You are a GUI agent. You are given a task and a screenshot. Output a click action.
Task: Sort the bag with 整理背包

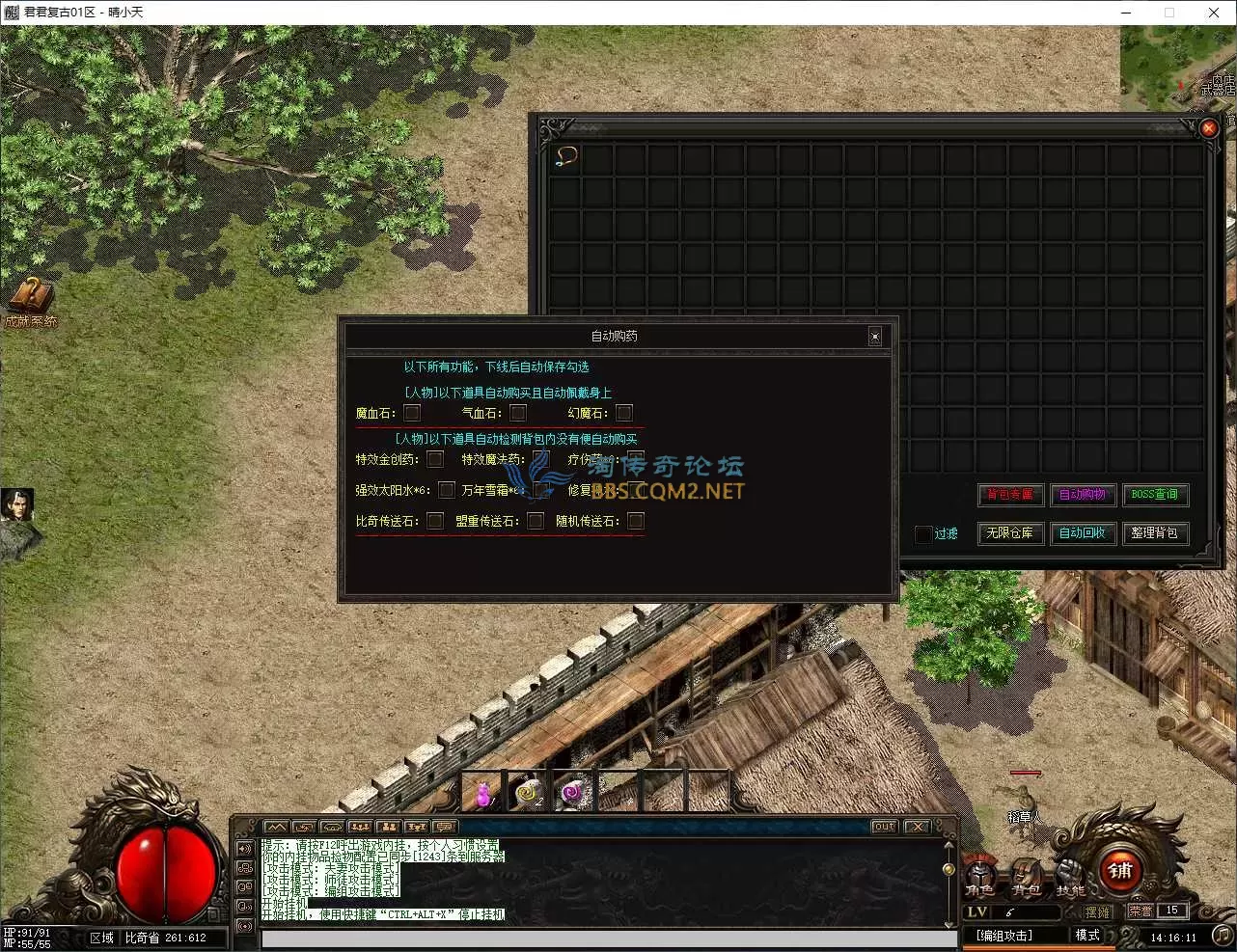pyautogui.click(x=1154, y=533)
